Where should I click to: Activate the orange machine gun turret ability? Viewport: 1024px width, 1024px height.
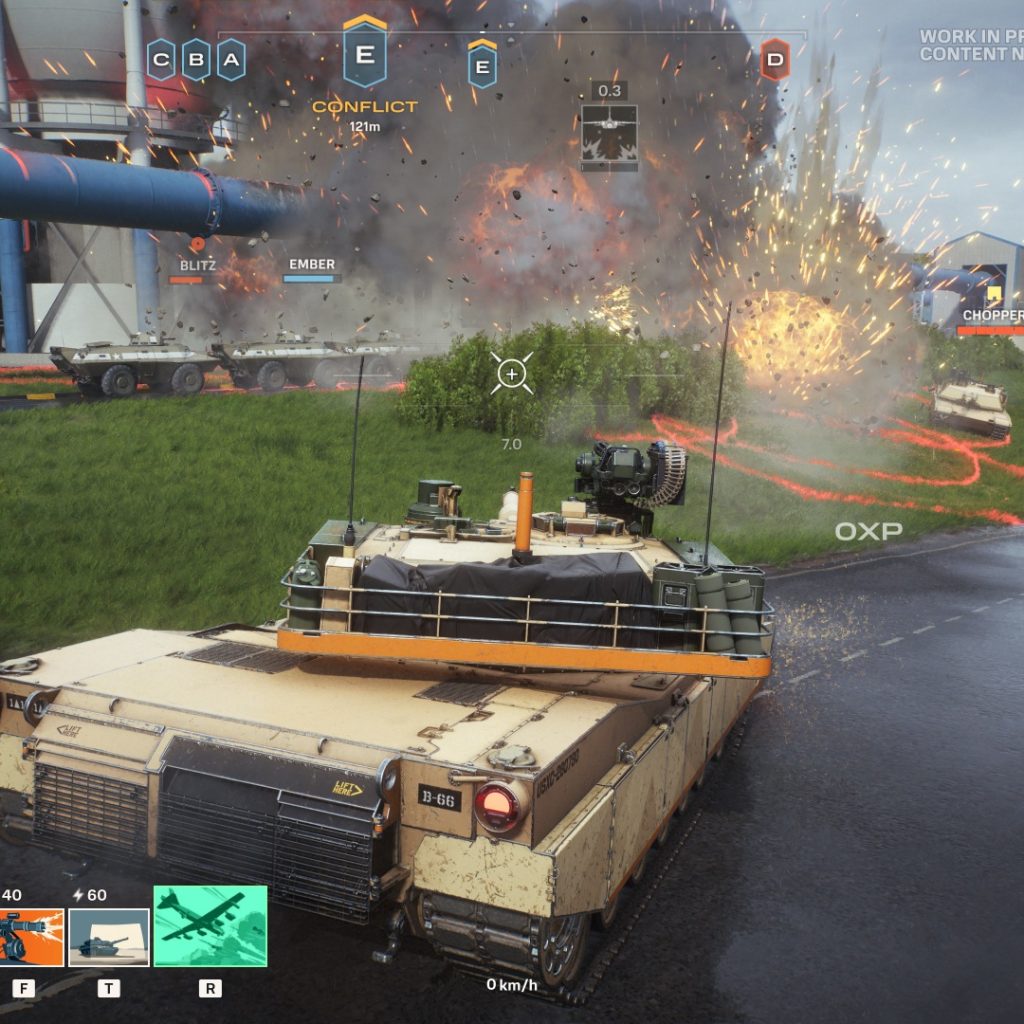30,937
